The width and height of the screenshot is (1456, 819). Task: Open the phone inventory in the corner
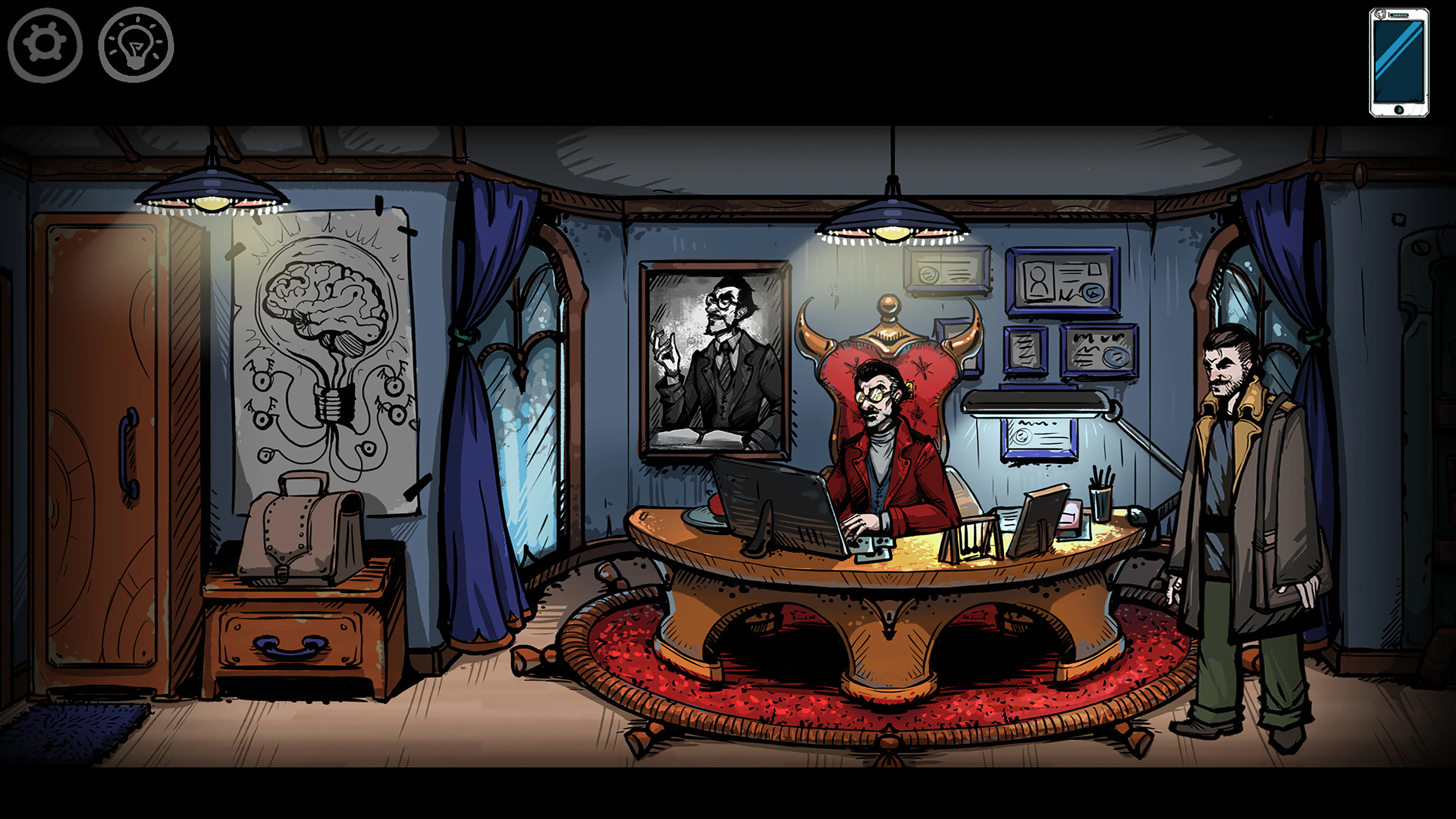1399,62
